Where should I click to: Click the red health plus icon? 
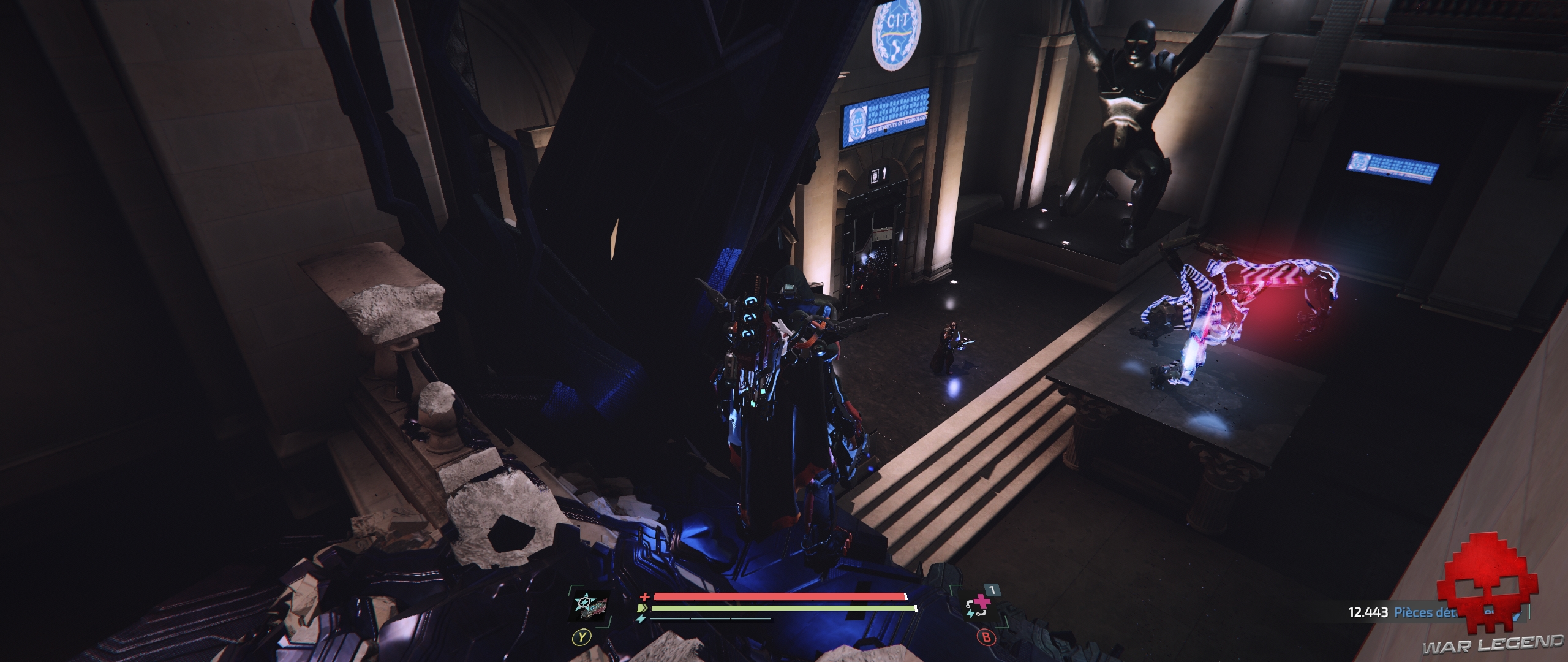644,596
